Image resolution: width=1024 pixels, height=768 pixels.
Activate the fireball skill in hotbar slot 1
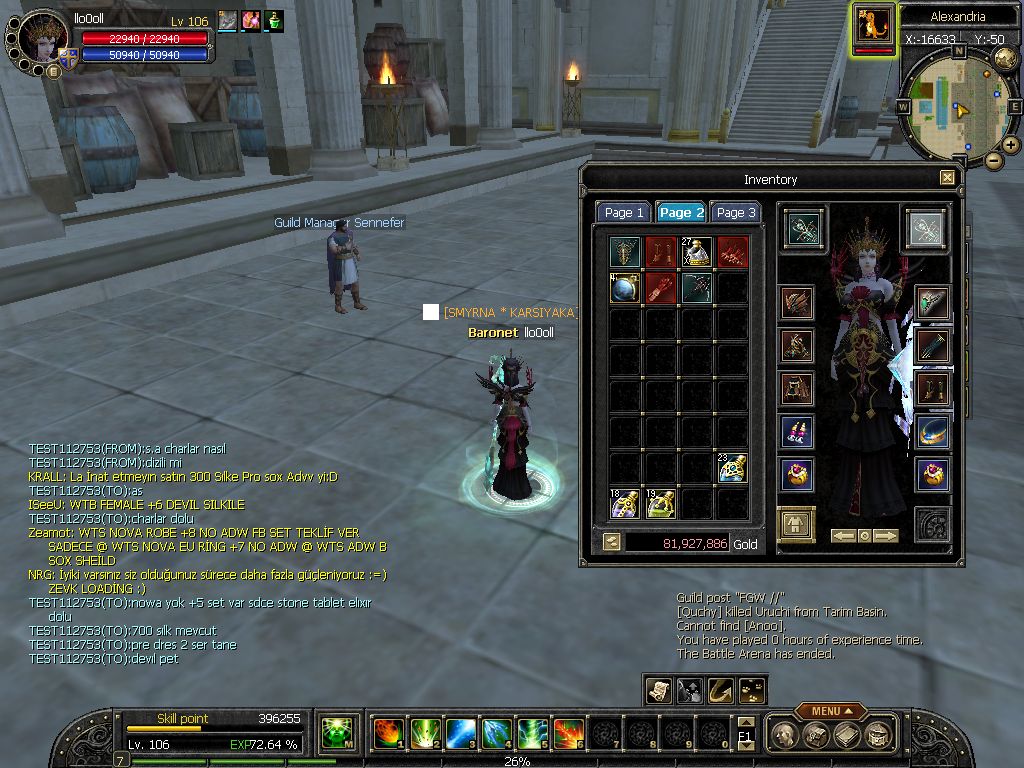click(x=388, y=733)
